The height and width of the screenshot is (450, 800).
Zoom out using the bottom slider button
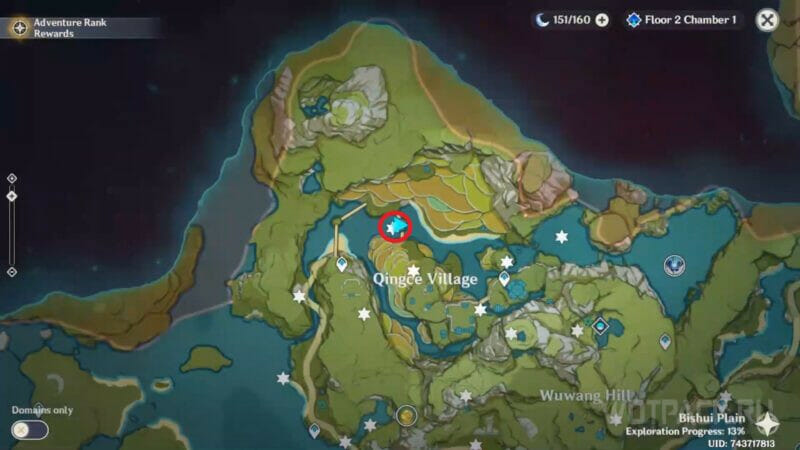pyautogui.click(x=11, y=271)
